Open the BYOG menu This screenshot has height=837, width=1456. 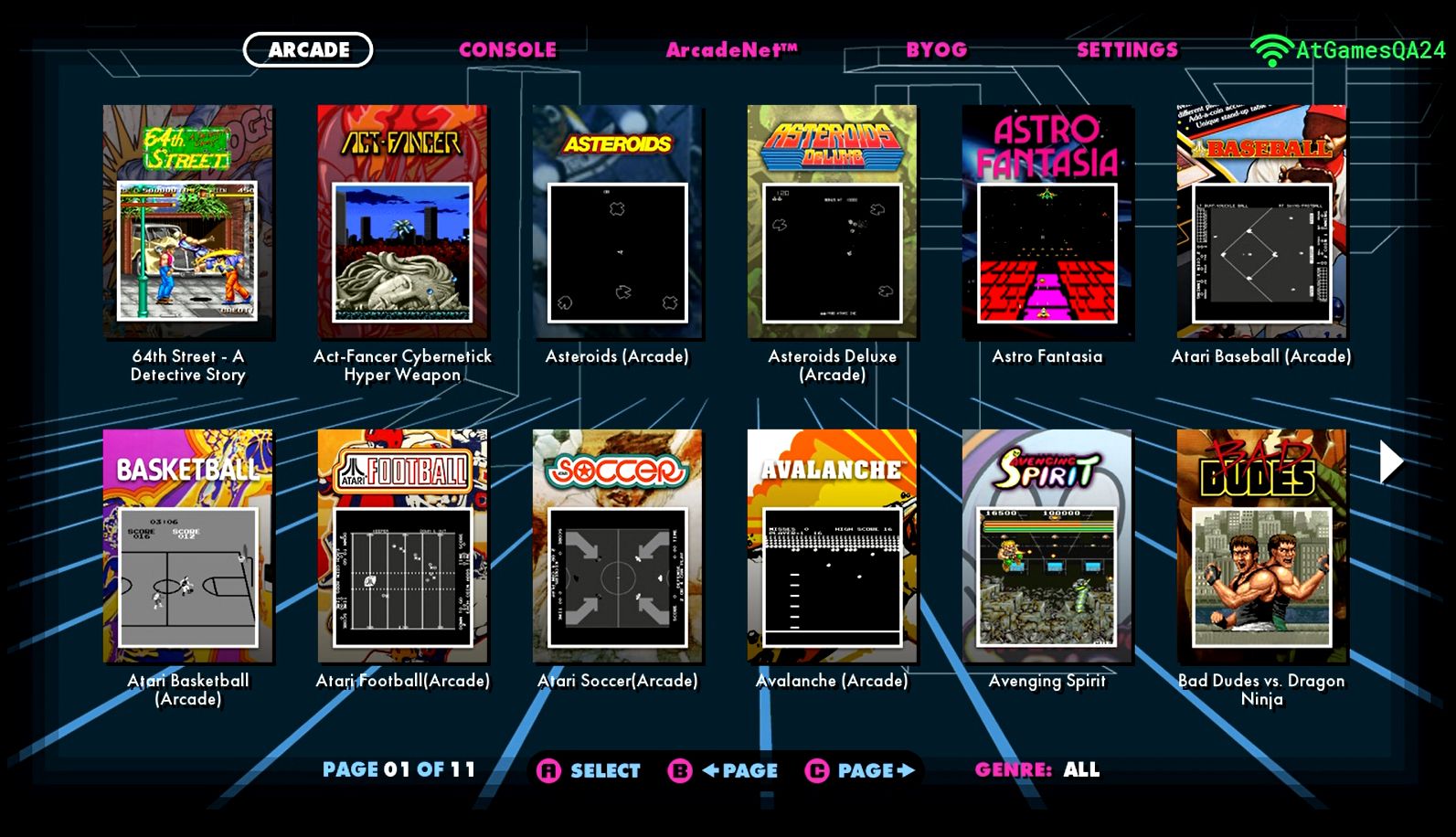(x=936, y=49)
